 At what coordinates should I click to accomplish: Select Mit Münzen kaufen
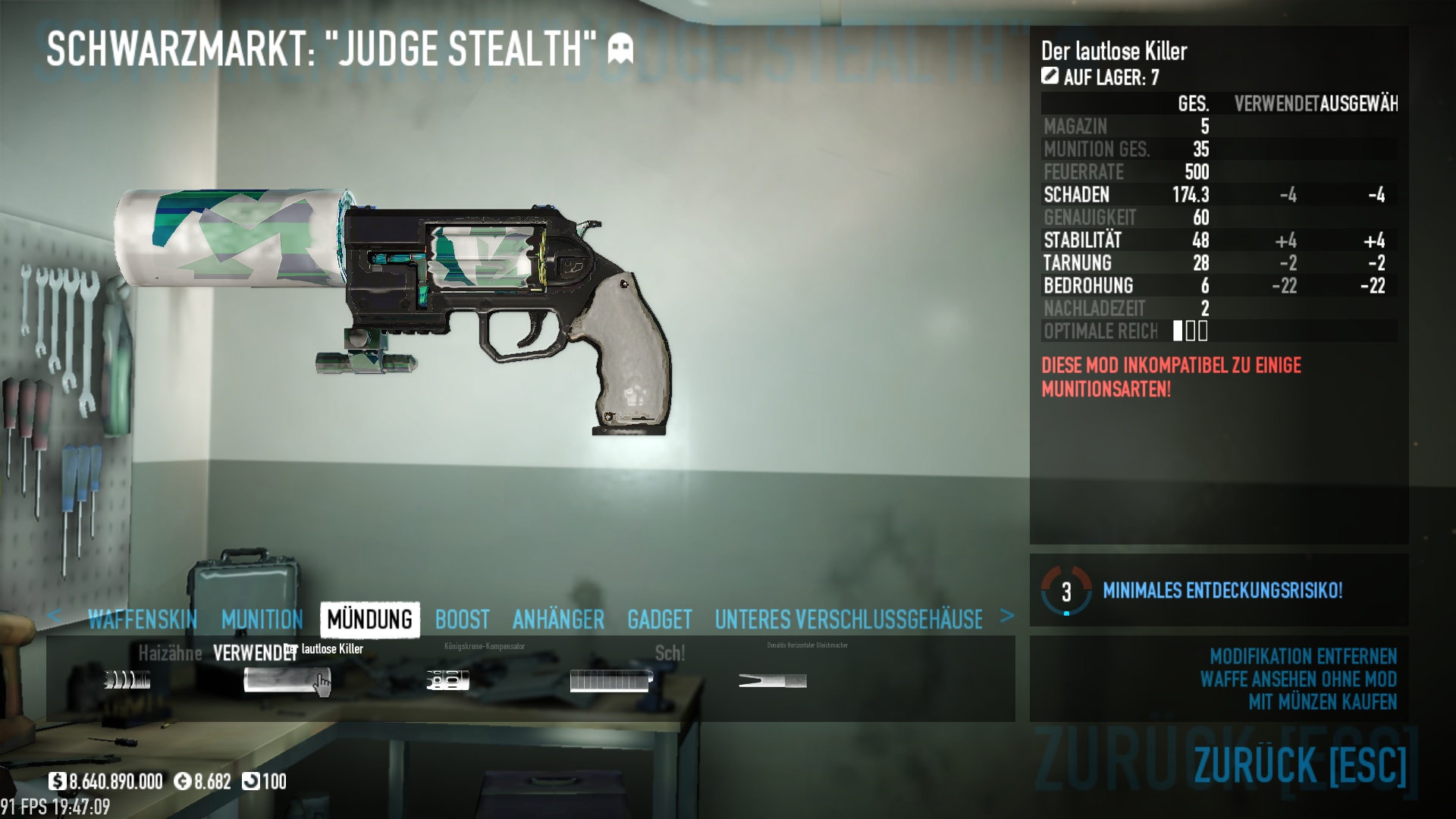[x=1322, y=701]
